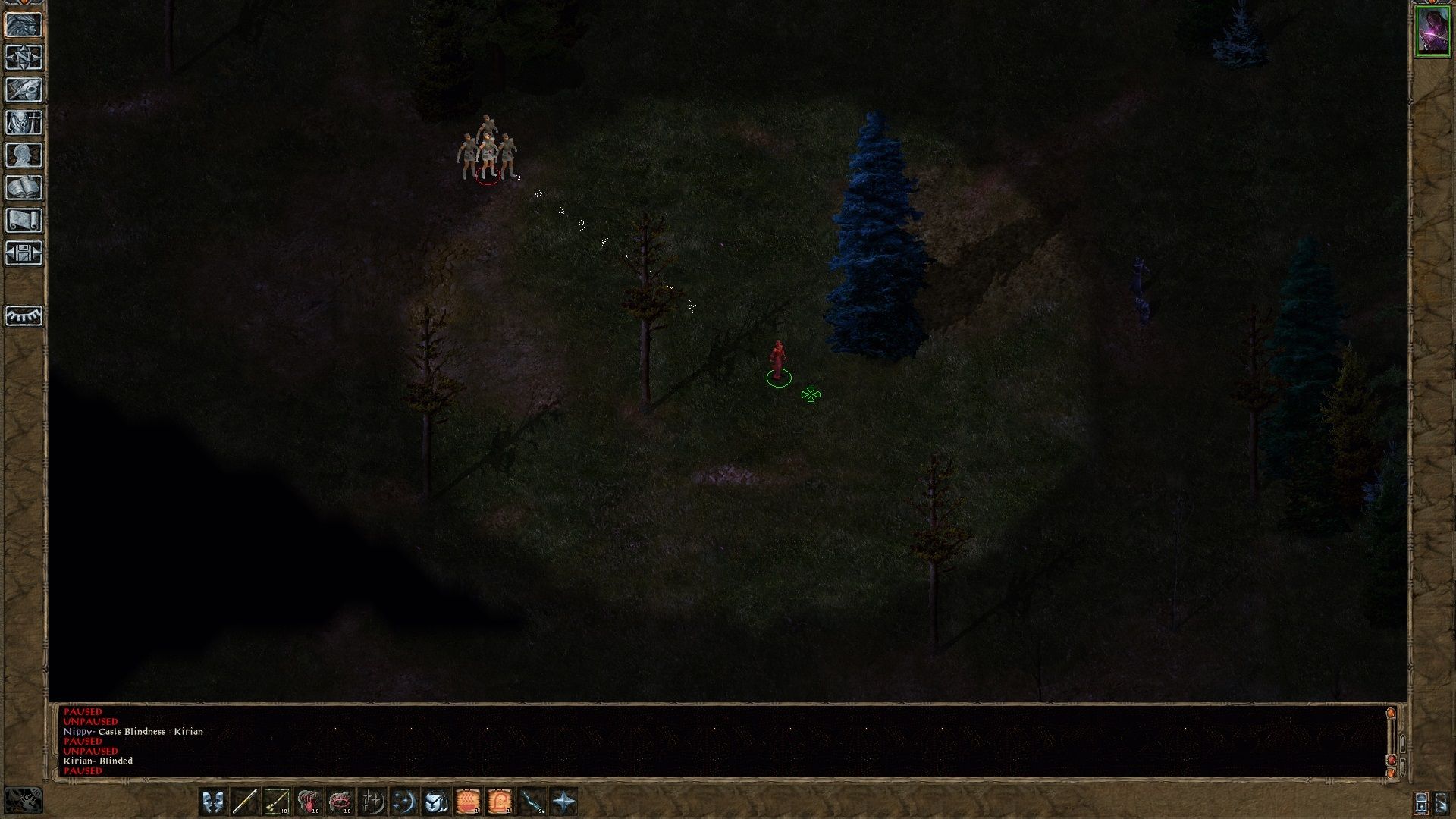The width and height of the screenshot is (1456, 819).
Task: Use the red eye item with 10 charges
Action: pos(340,802)
